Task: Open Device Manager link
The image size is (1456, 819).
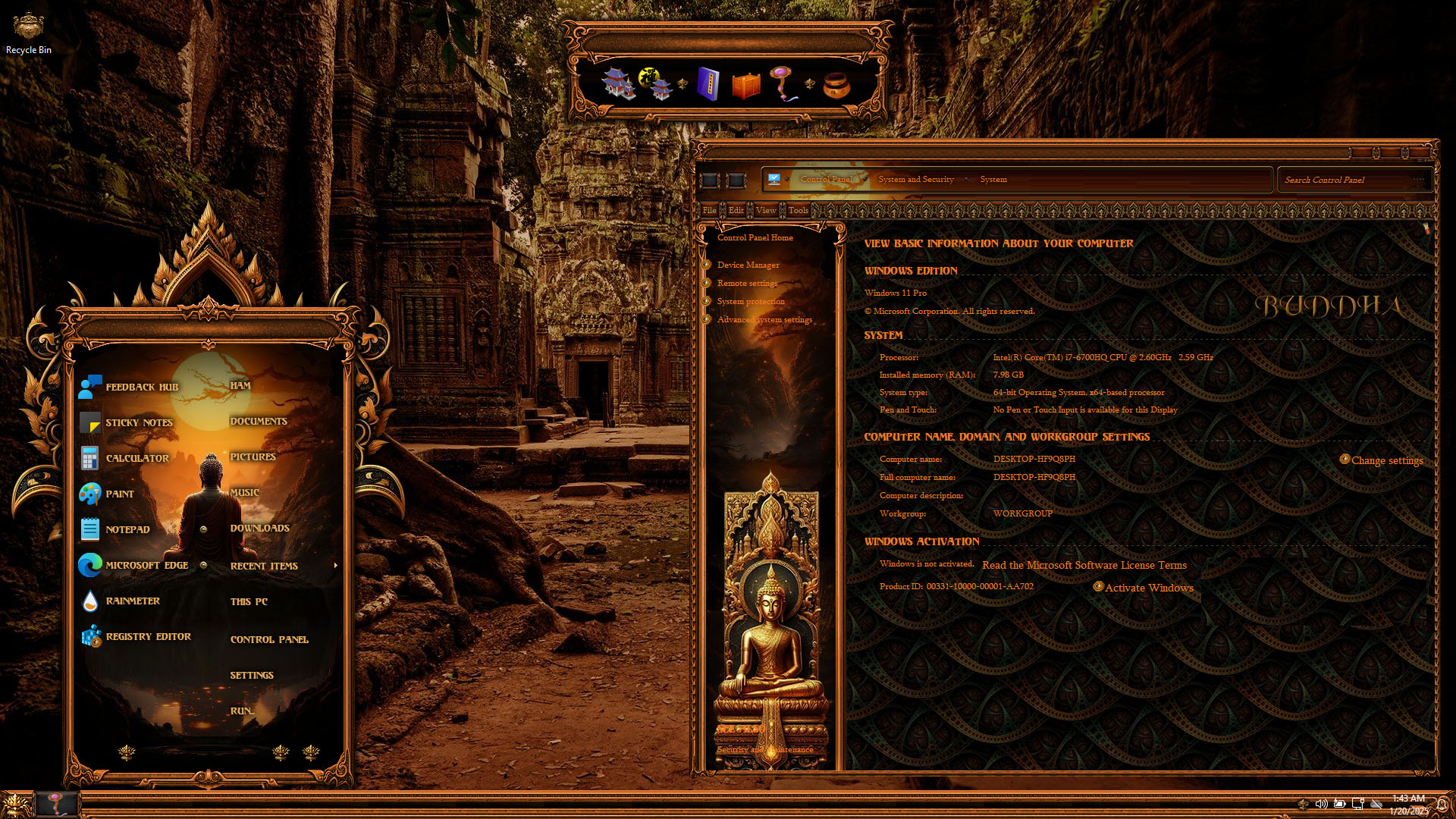Action: 748,265
